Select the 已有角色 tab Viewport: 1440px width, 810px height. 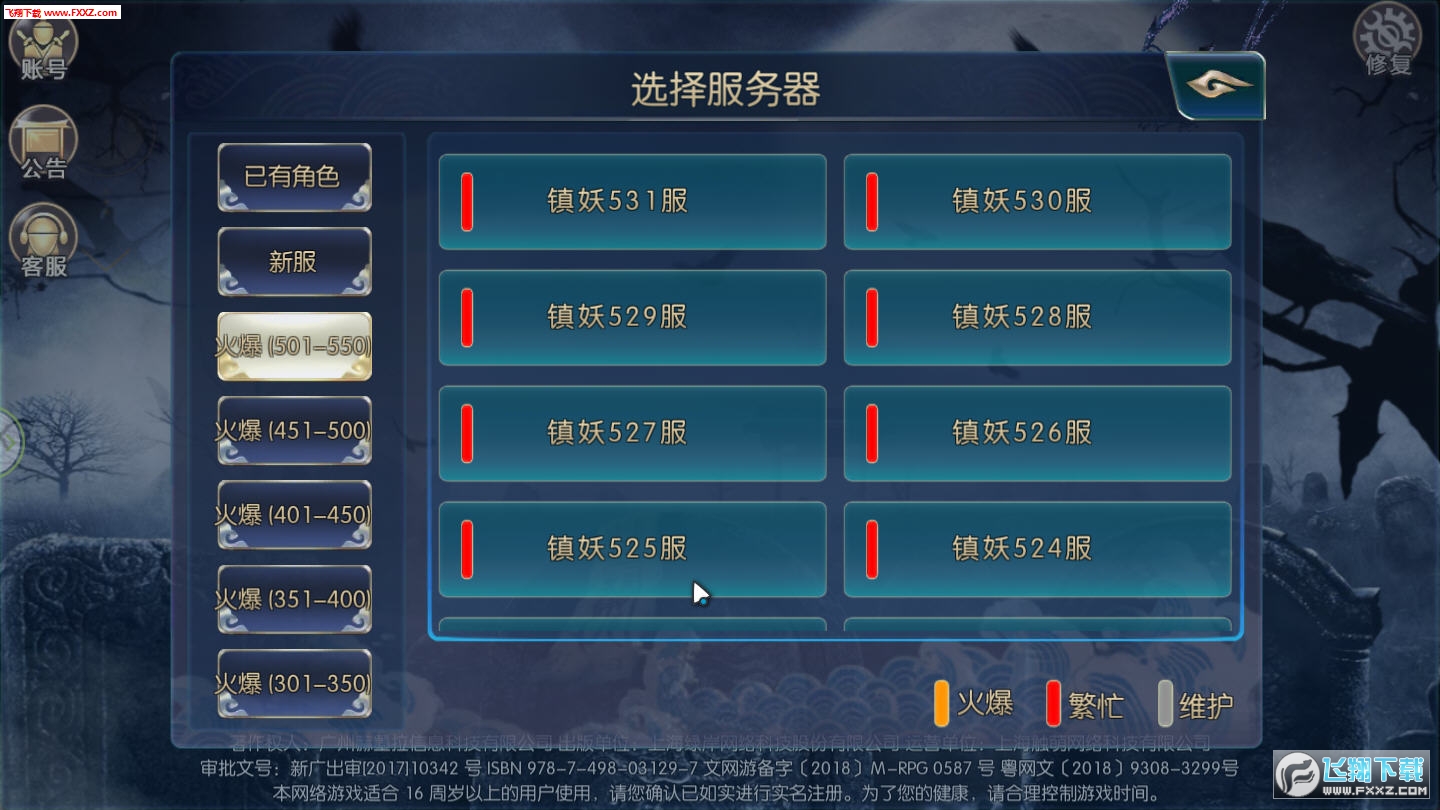pyautogui.click(x=294, y=177)
